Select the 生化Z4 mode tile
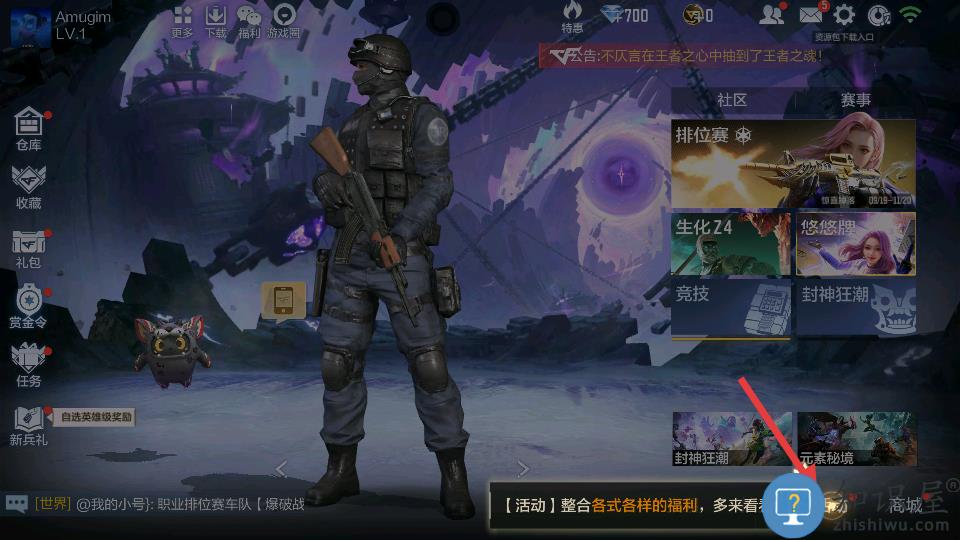This screenshot has height=540, width=960. (x=731, y=244)
